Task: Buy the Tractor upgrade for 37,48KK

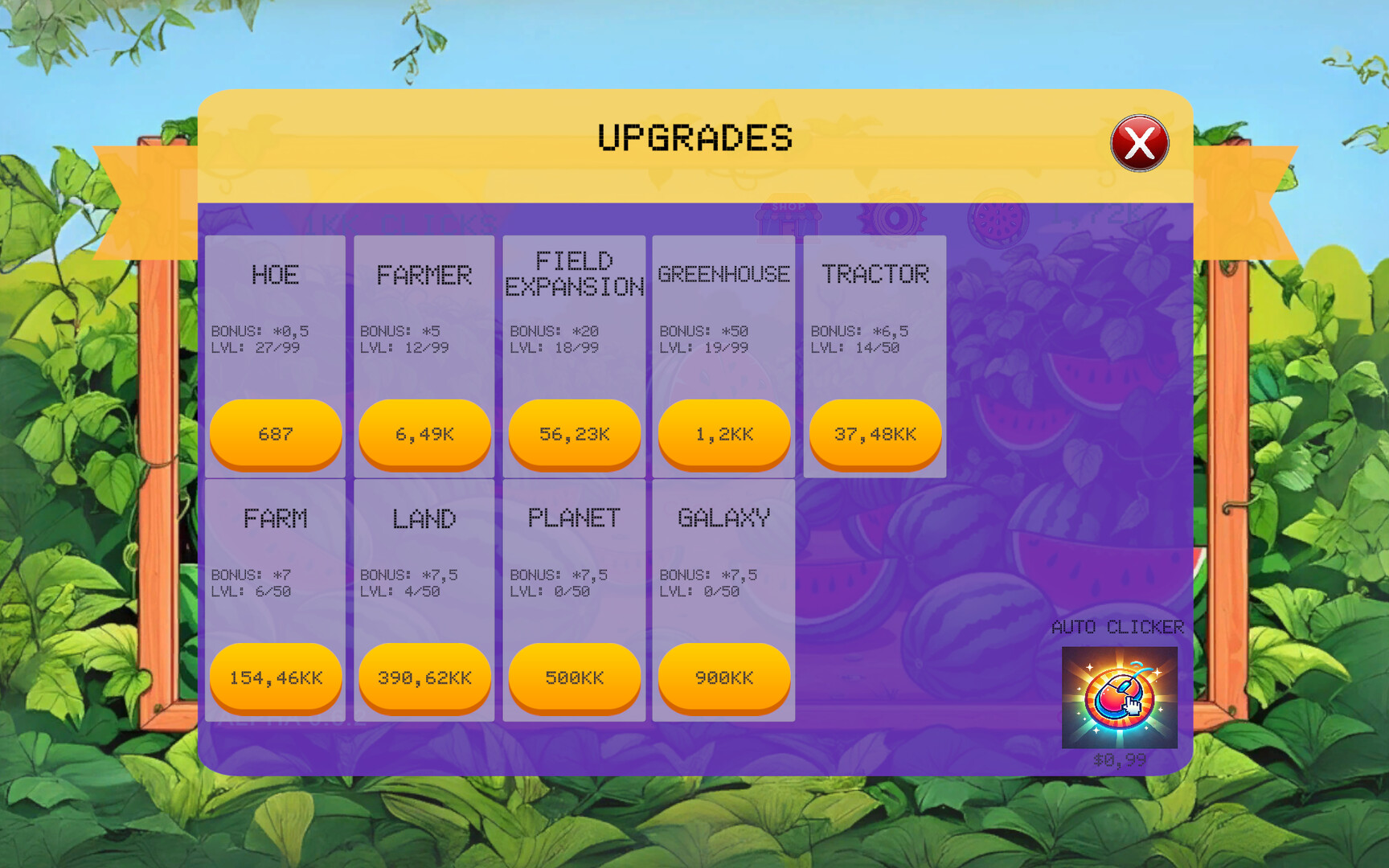Action: coord(874,434)
